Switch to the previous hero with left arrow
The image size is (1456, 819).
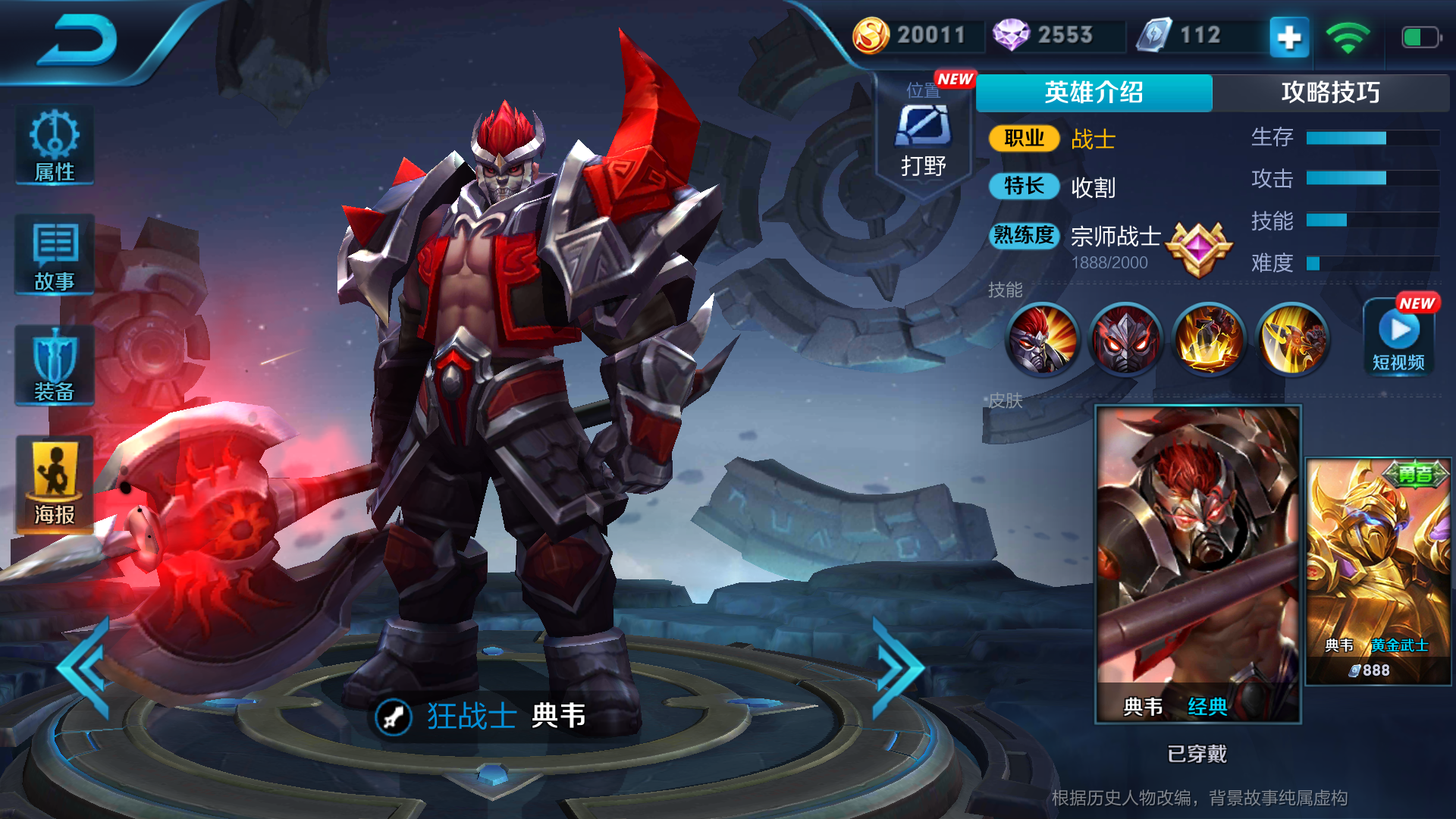tap(86, 668)
